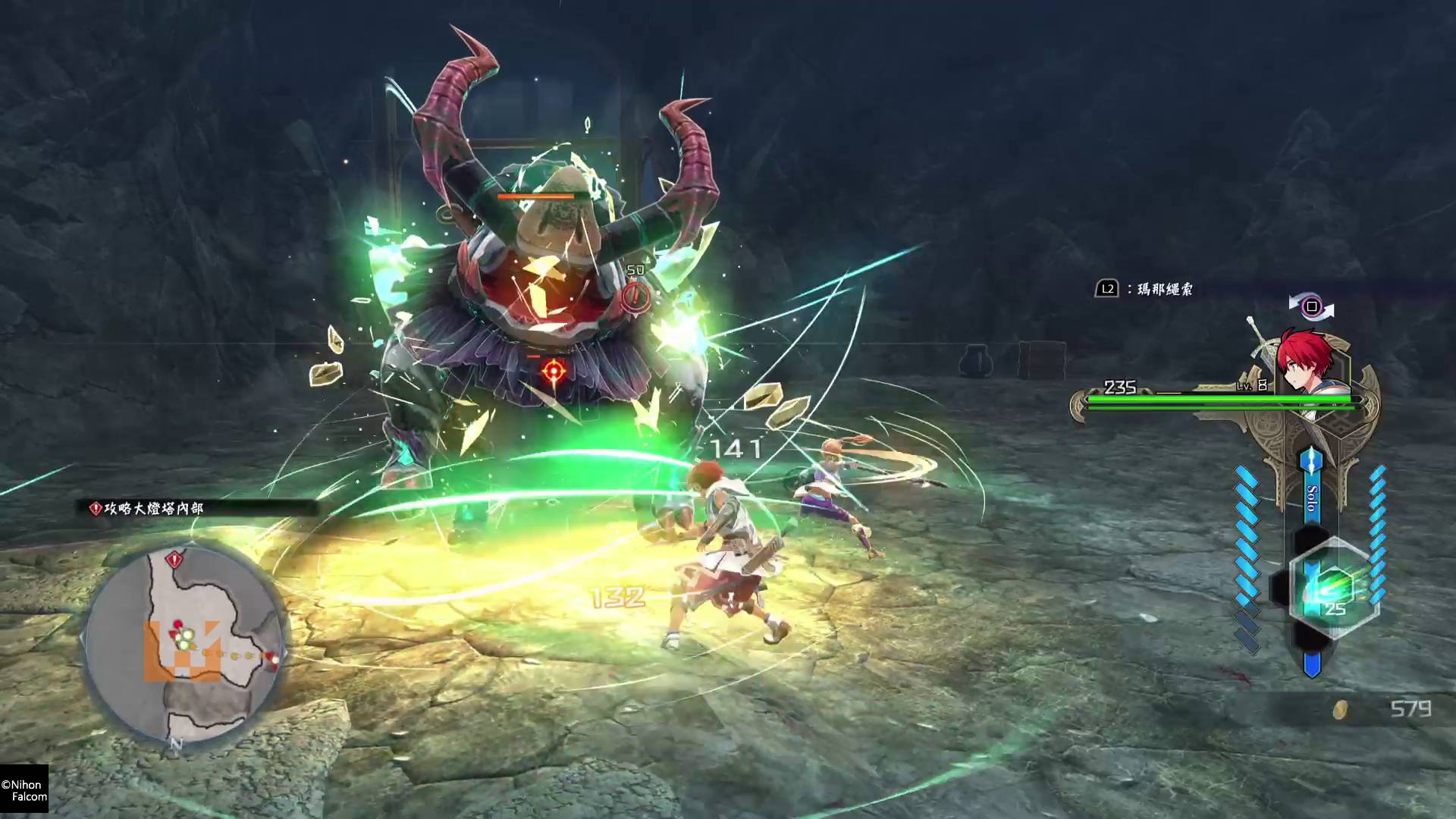This screenshot has width=1456, height=819.
Task: Click the red quest marker on minimap
Action: [x=176, y=560]
